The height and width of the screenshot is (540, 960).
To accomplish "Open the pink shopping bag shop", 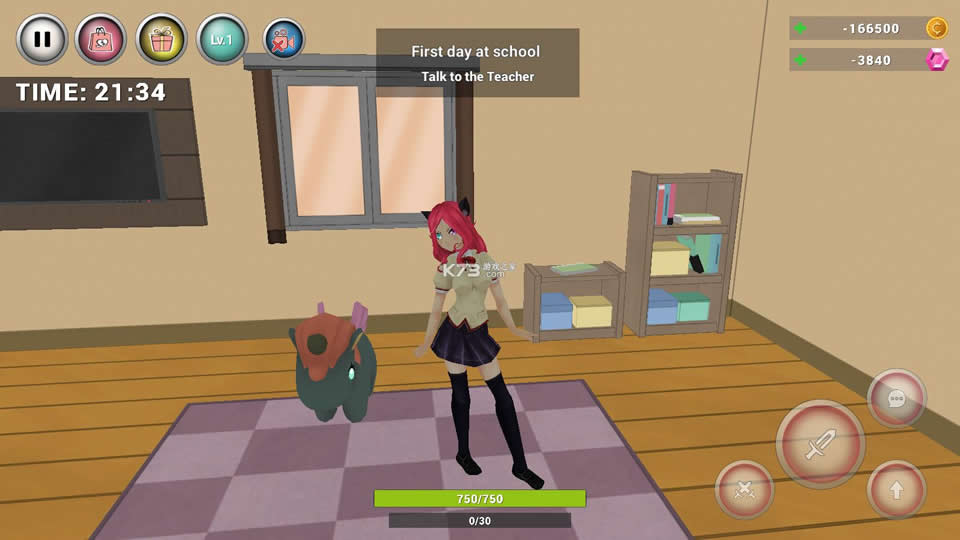I will 101,40.
